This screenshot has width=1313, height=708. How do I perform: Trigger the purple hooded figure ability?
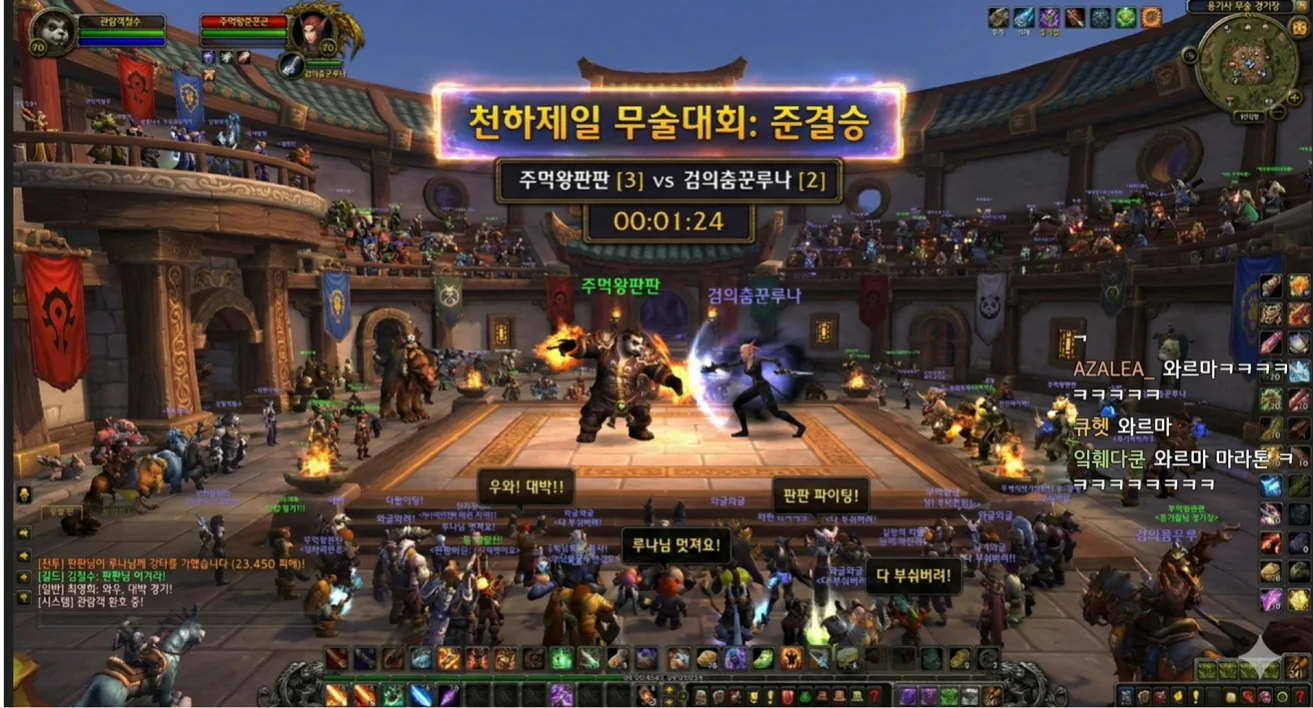click(x=735, y=659)
